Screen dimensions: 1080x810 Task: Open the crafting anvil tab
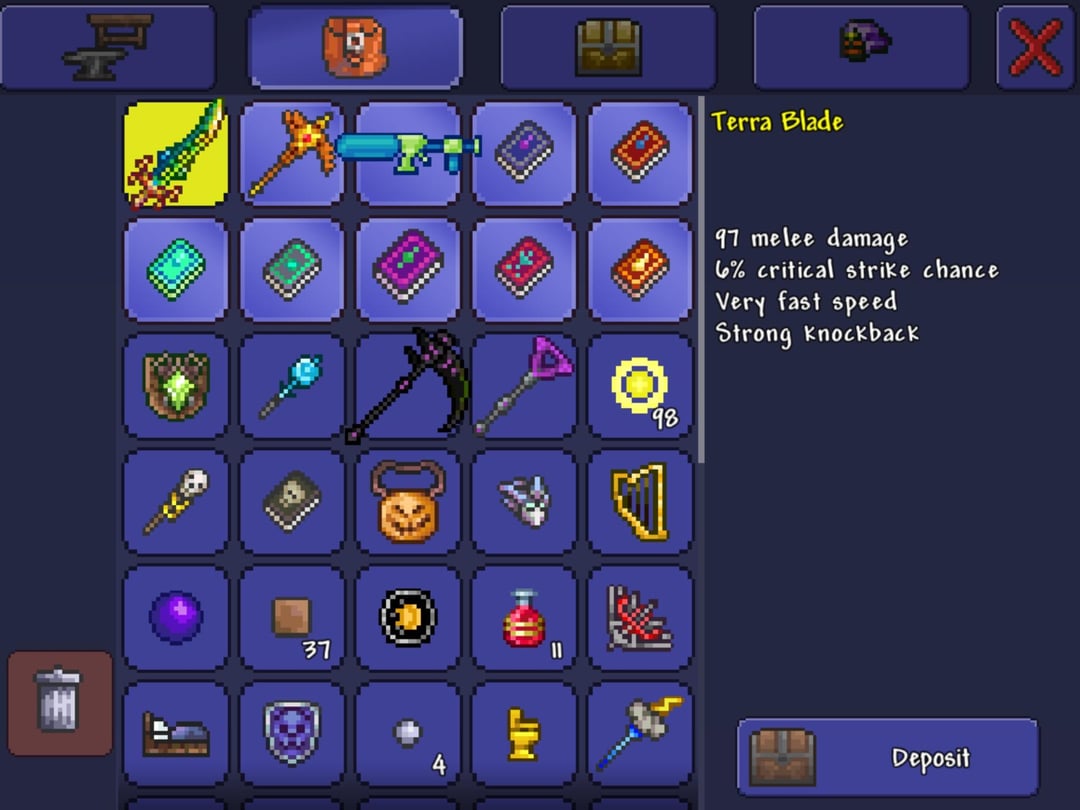pyautogui.click(x=108, y=47)
